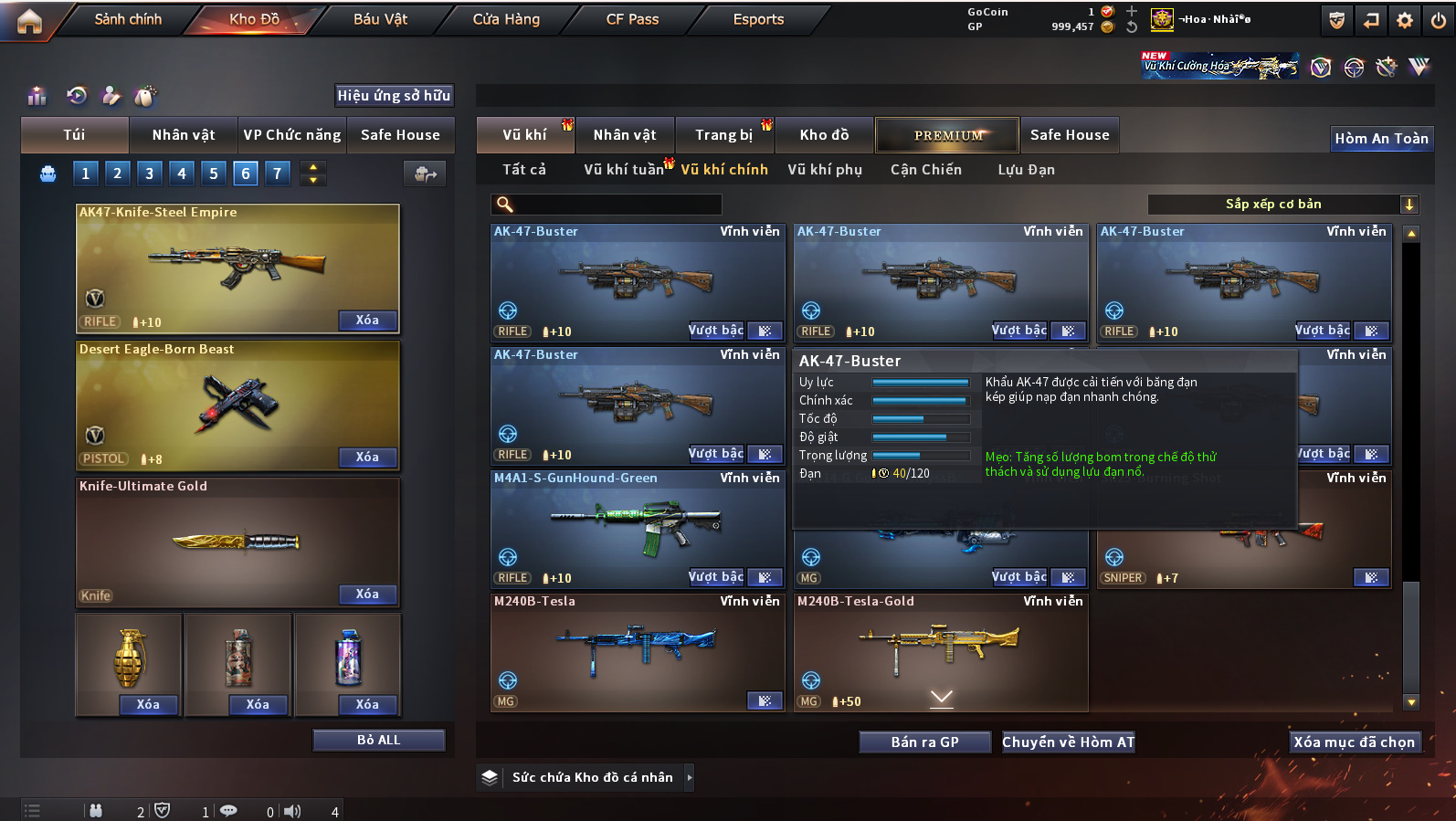The width and height of the screenshot is (1456, 821).
Task: Switch to the Trang bị tab
Action: (723, 135)
